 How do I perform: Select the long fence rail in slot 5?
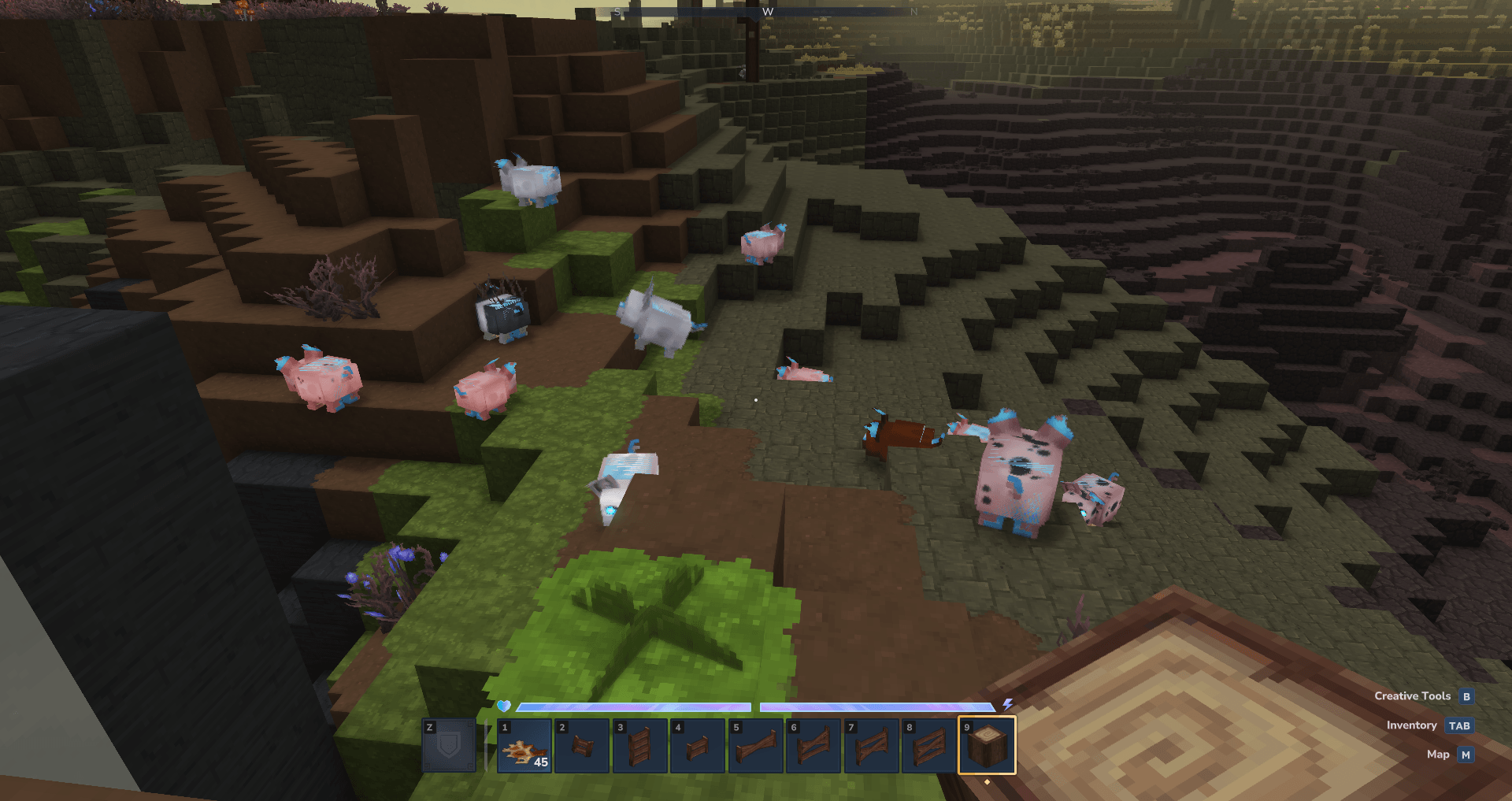[755, 746]
